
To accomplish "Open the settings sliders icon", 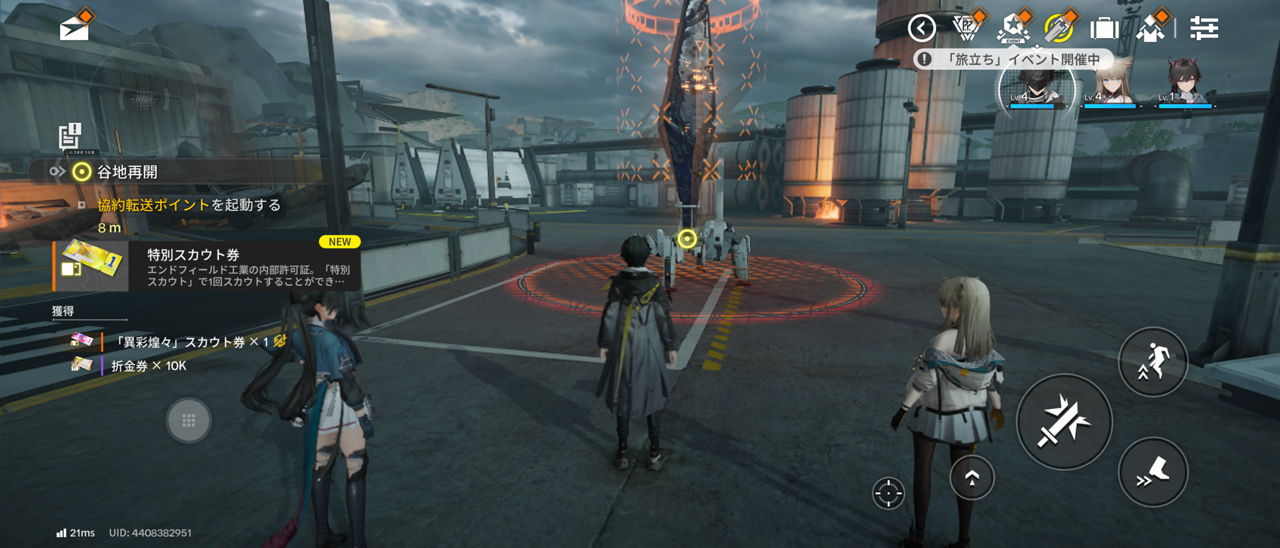I will pos(1204,28).
